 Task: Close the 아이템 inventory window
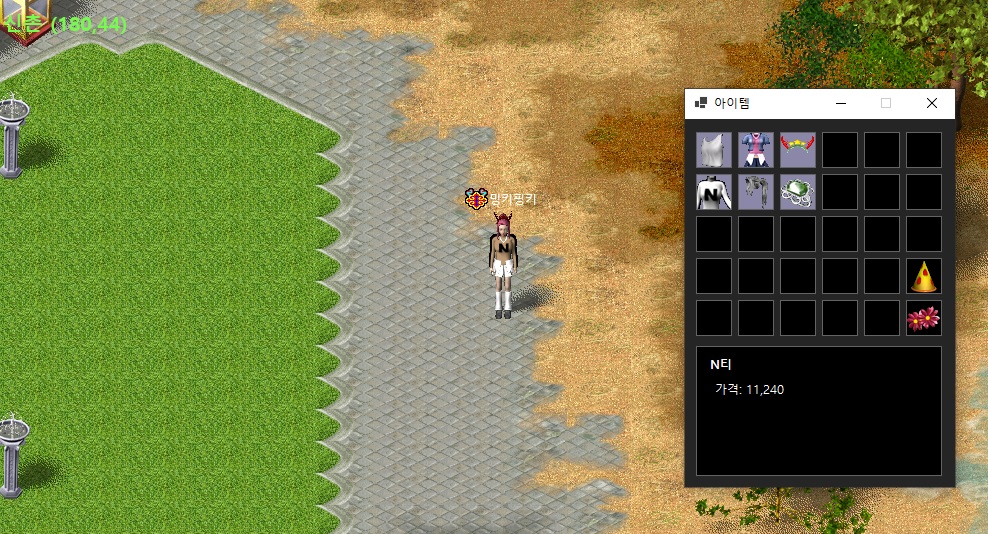pos(932,103)
